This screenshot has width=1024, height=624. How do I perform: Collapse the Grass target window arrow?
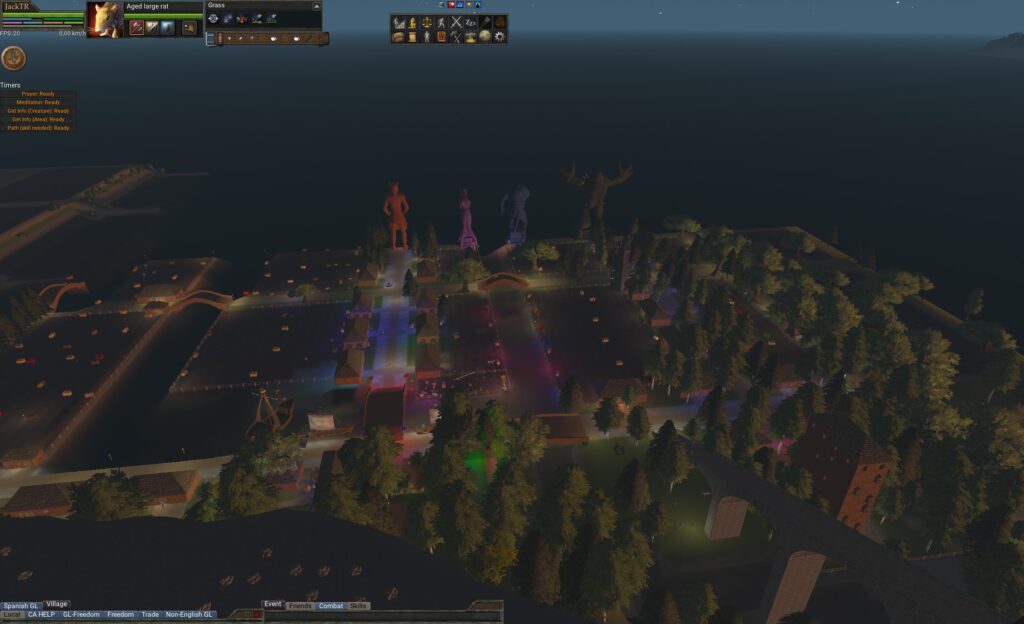tap(316, 6)
